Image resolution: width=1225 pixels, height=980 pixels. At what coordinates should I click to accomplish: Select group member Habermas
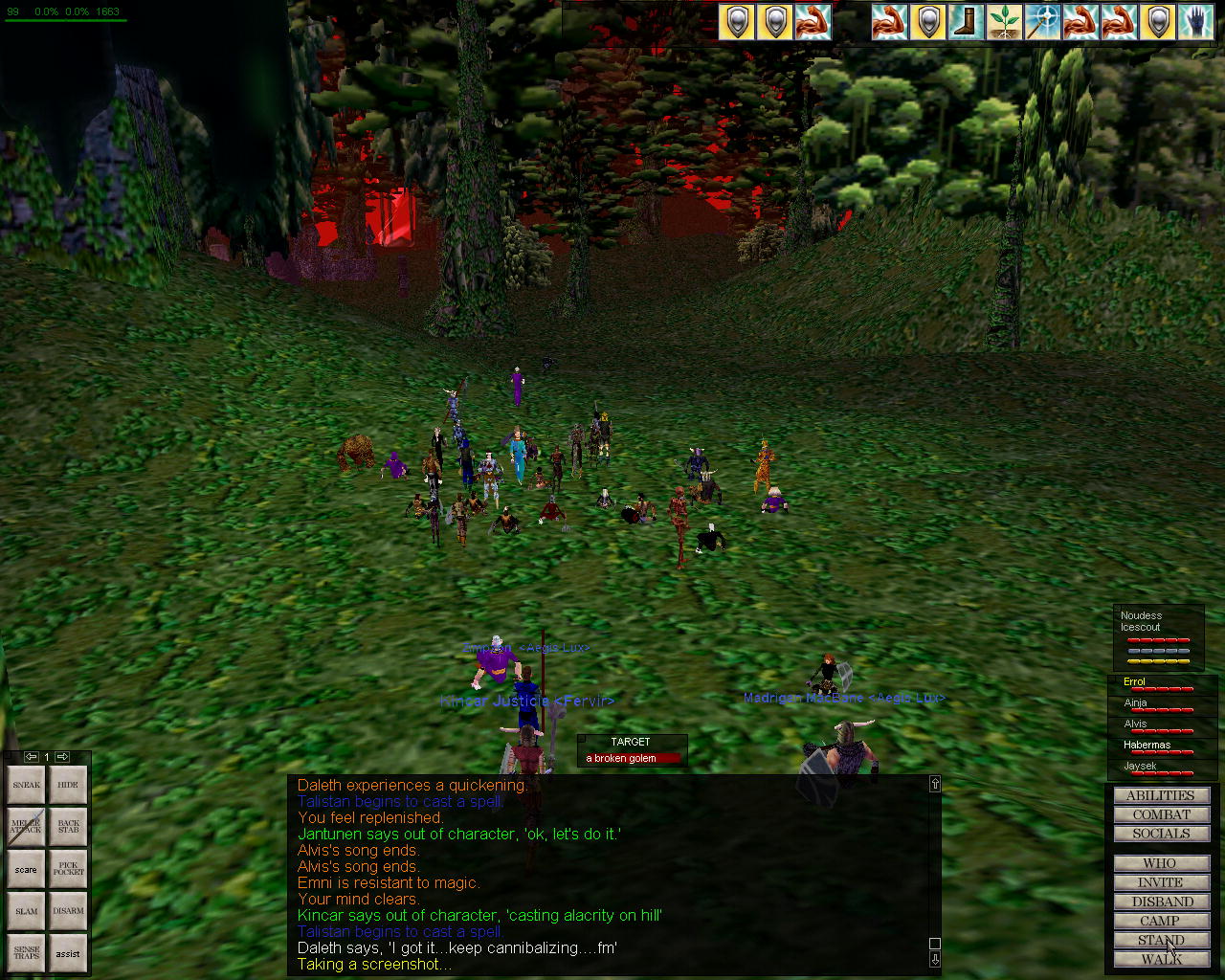click(1147, 746)
